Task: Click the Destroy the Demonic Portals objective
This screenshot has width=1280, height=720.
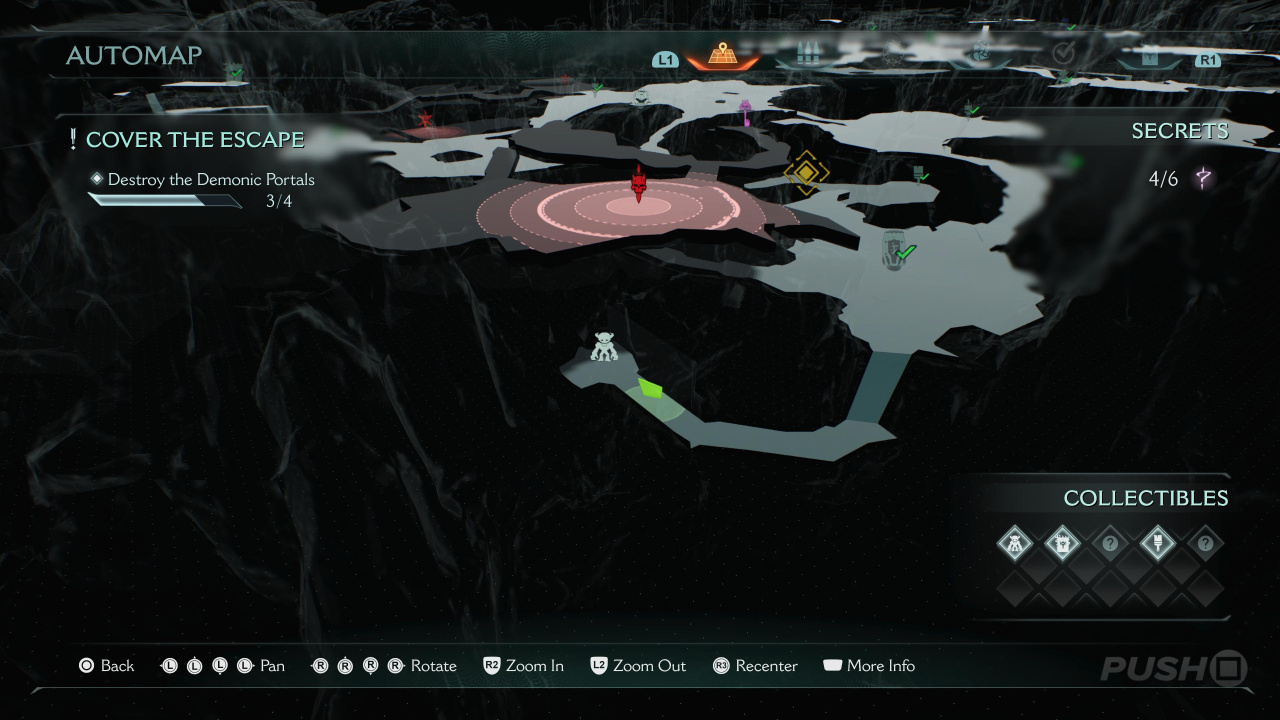Action: pos(210,180)
